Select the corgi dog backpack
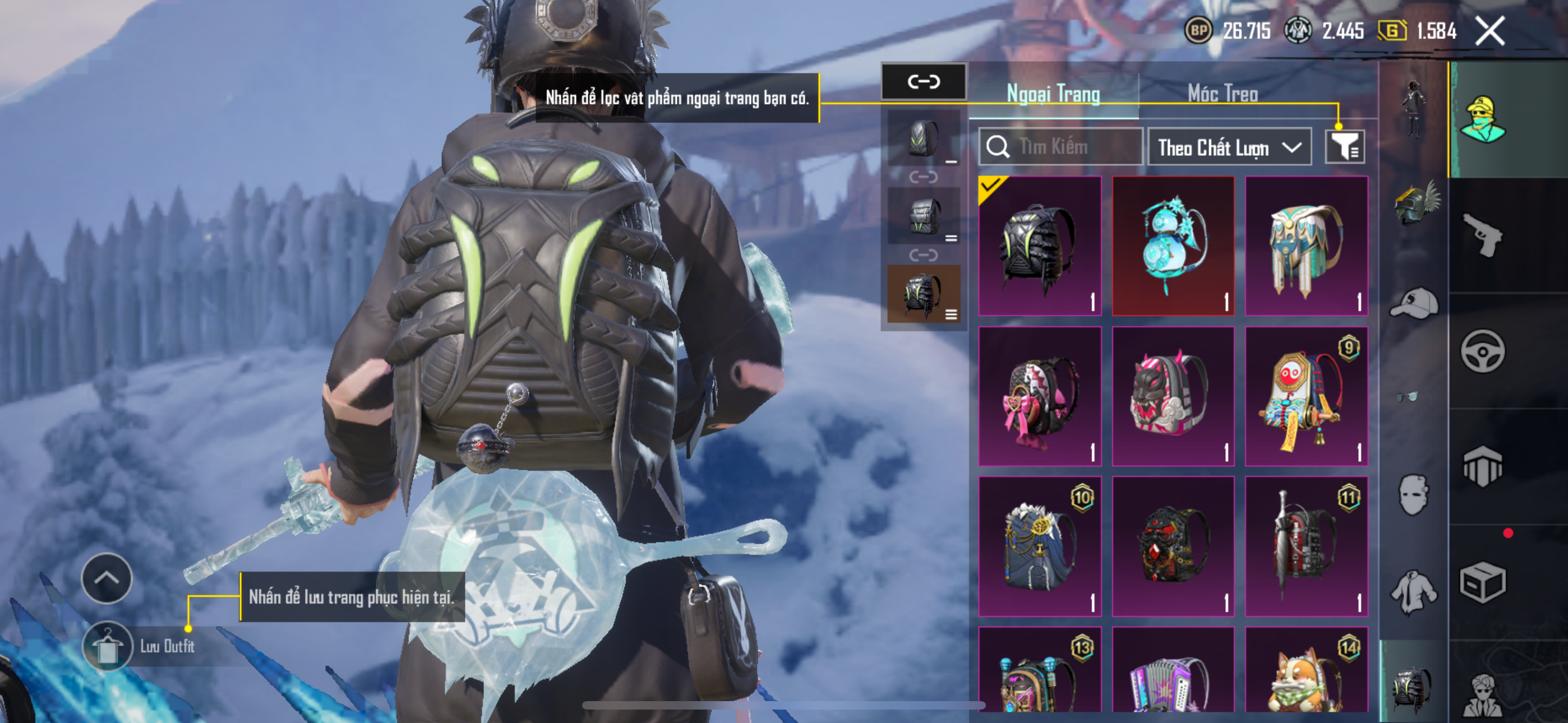This screenshot has width=1568, height=723. tap(1306, 673)
